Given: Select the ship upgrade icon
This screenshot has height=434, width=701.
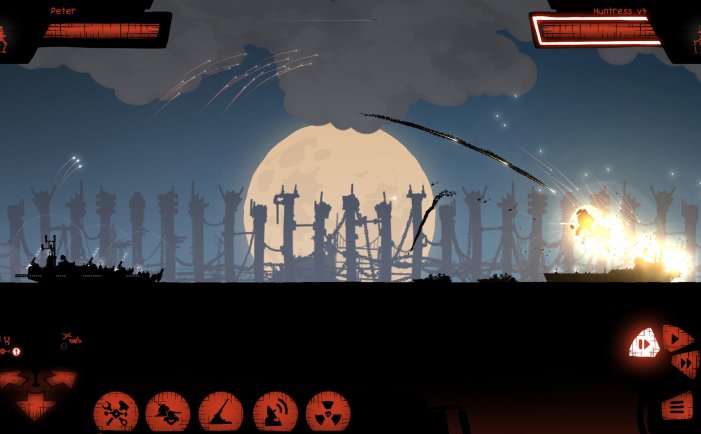Looking at the screenshot, I should click(x=168, y=412).
